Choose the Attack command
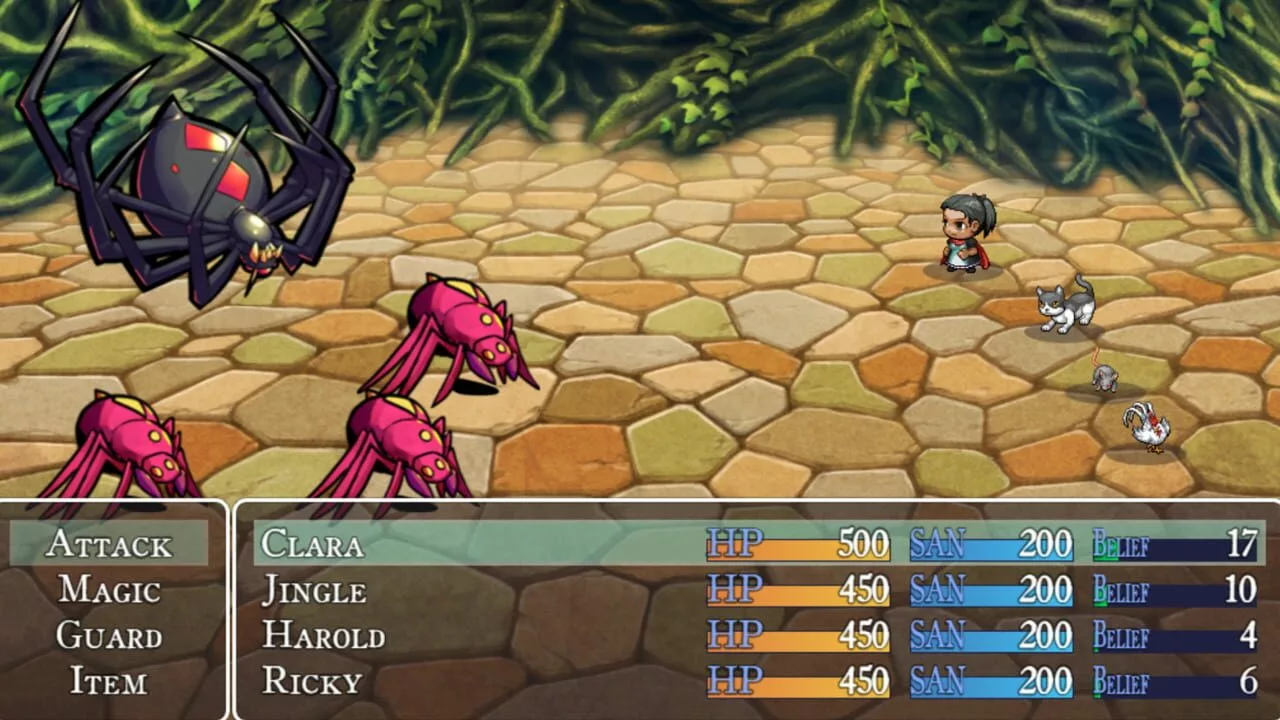 [x=109, y=544]
